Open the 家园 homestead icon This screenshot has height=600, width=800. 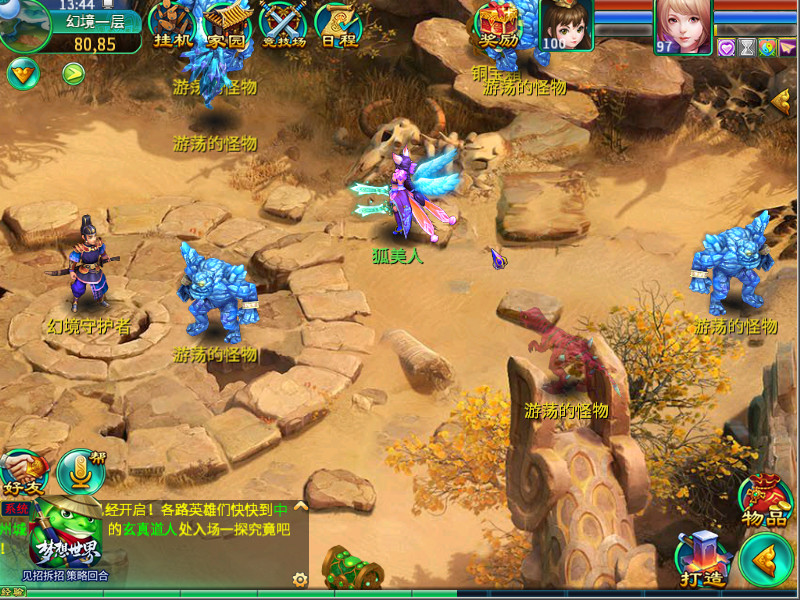click(x=226, y=26)
